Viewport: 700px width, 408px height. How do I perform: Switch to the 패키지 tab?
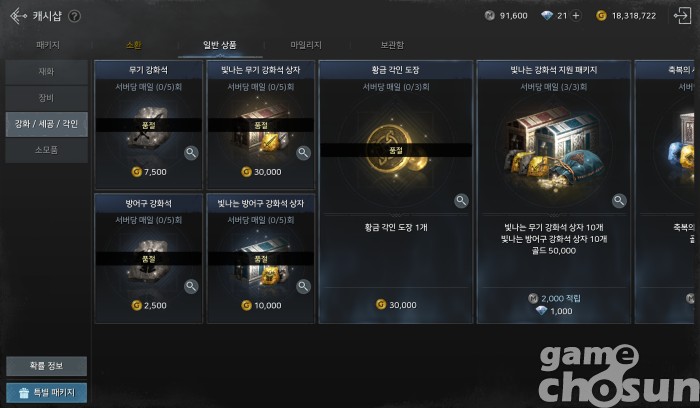point(47,45)
